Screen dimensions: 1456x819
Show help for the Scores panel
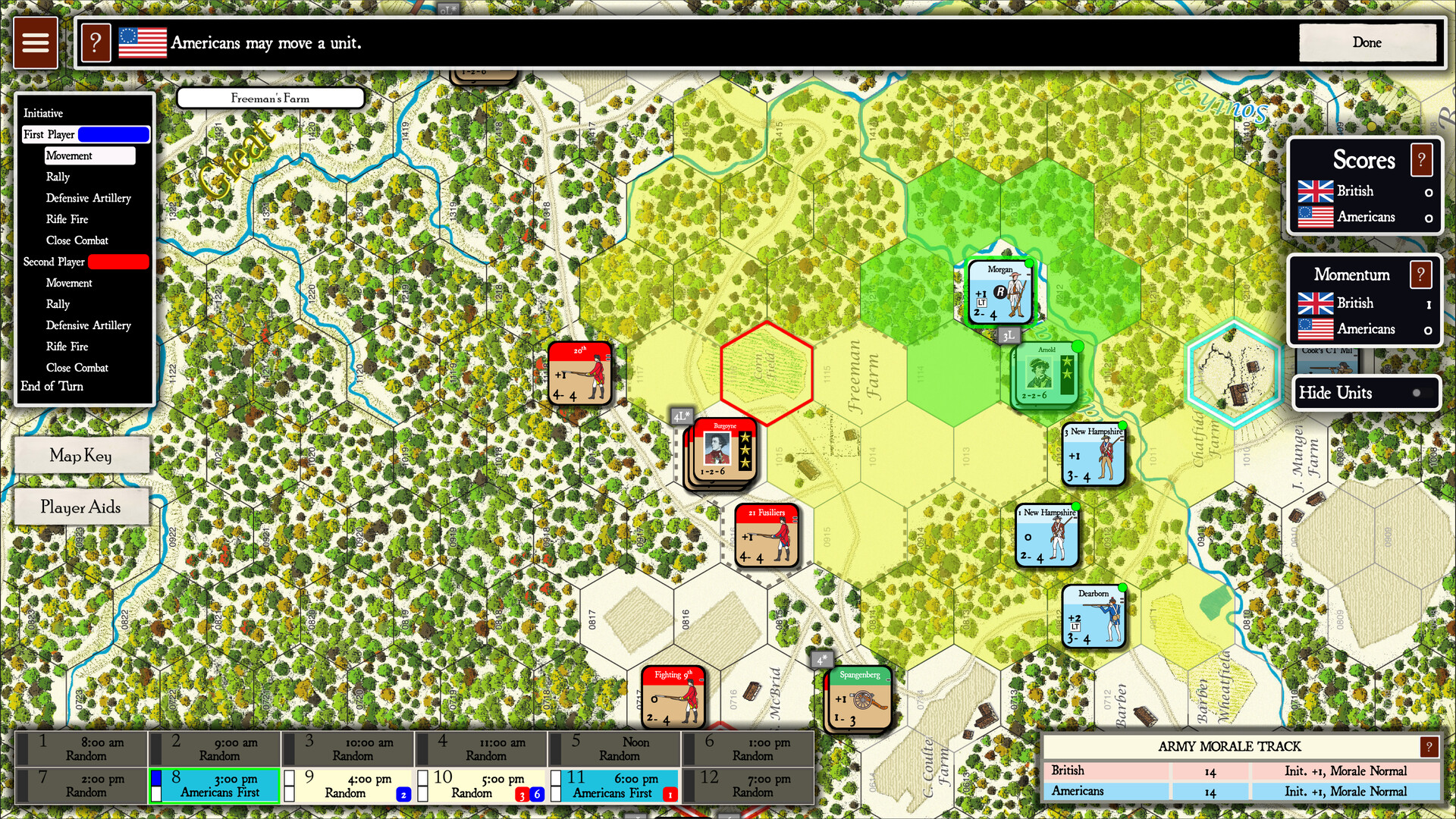pos(1421,160)
